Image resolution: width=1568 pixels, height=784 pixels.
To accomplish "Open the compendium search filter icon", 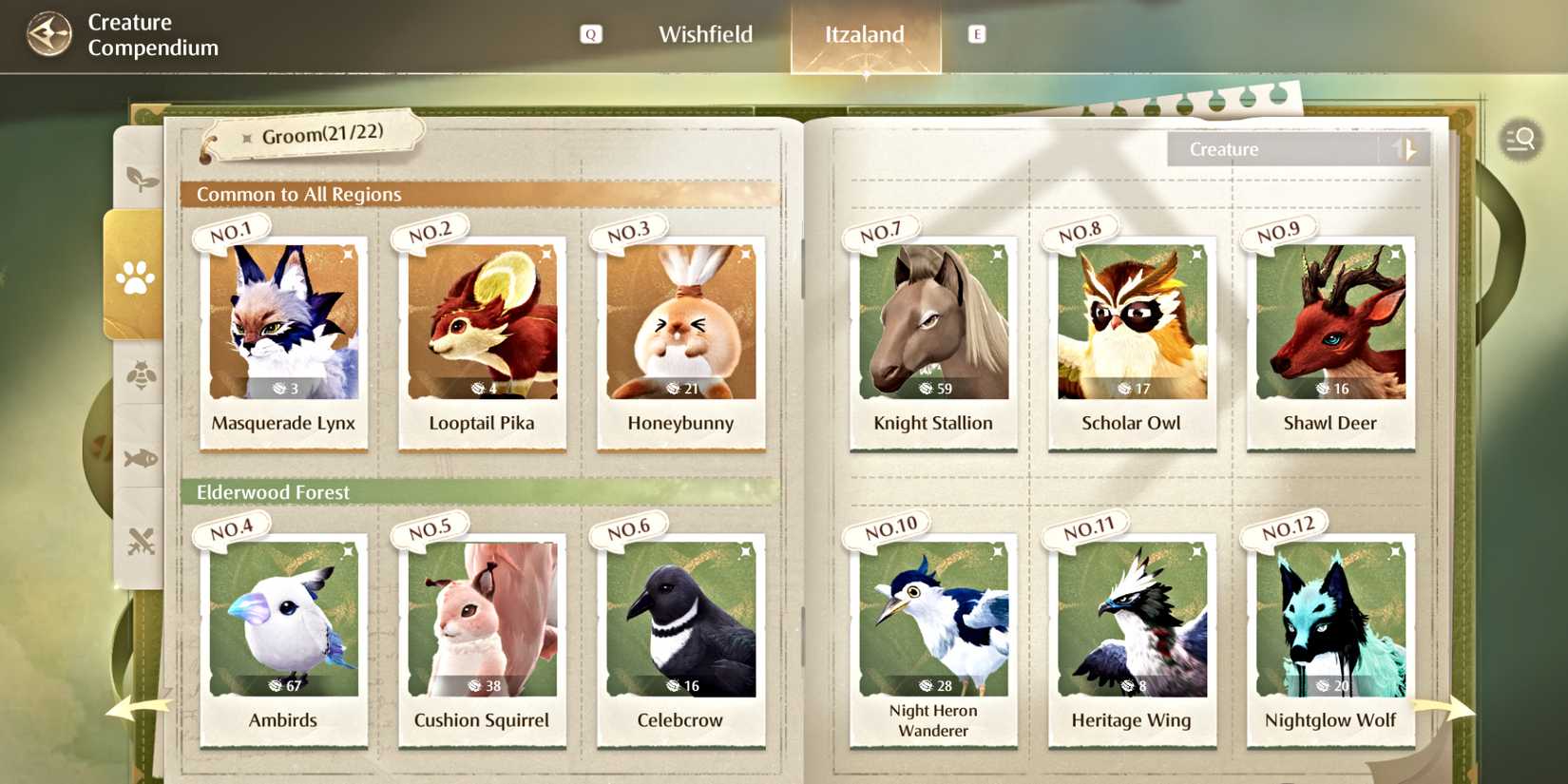I will (1520, 140).
